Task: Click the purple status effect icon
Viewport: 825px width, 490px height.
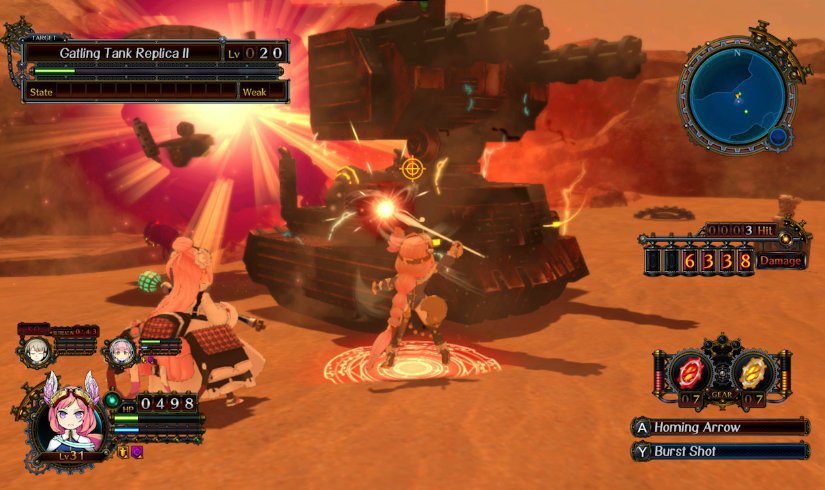Action: [x=137, y=452]
